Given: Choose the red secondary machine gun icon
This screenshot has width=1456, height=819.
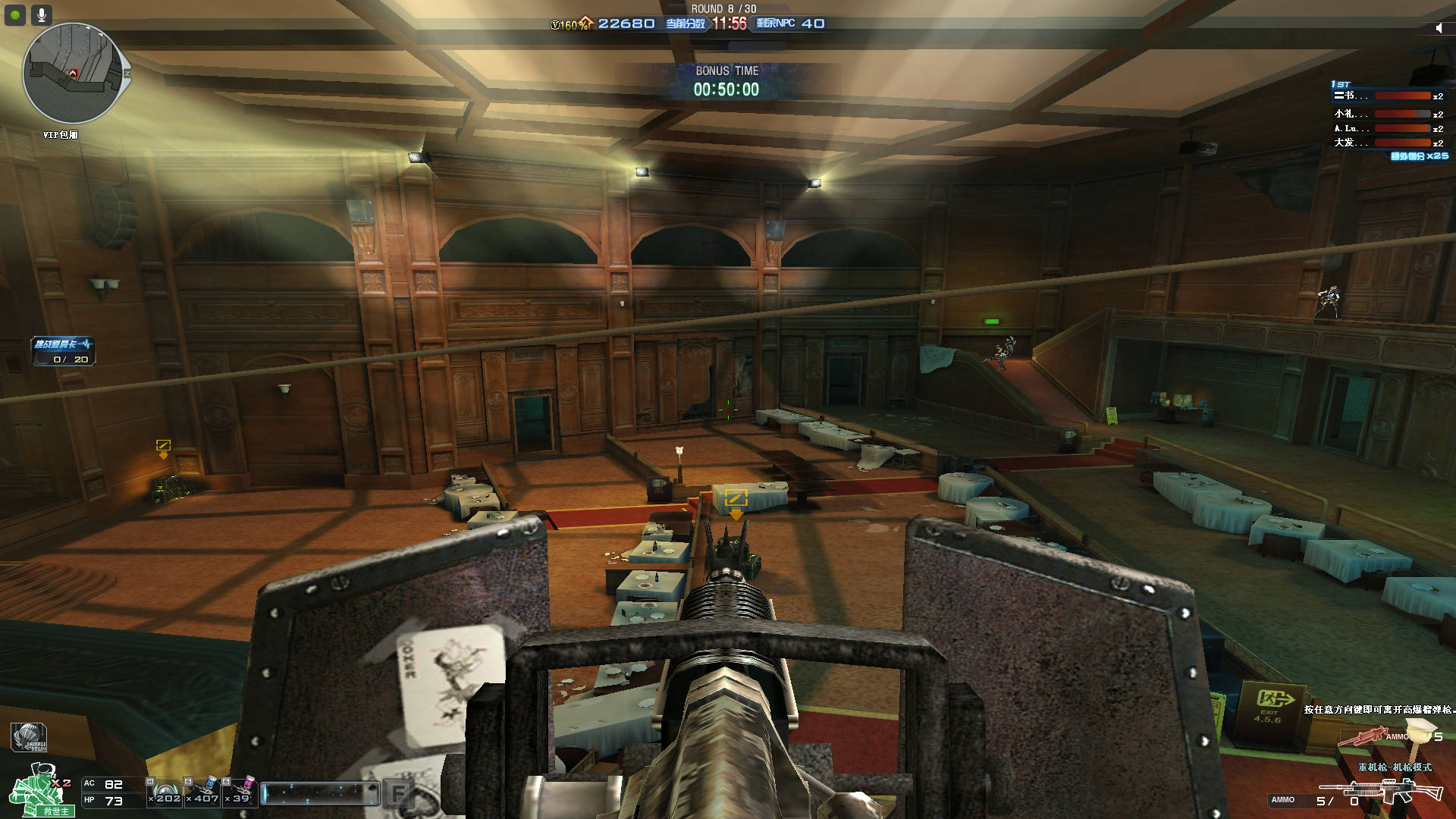Looking at the screenshot, I should point(1363,736).
